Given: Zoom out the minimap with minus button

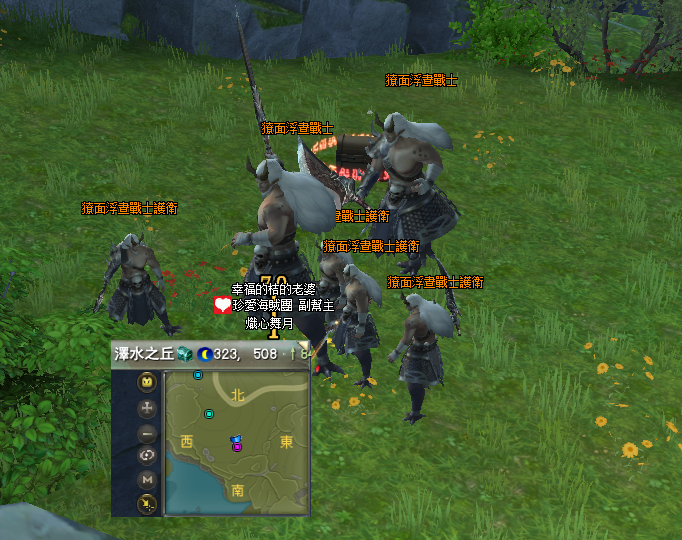Looking at the screenshot, I should [147, 433].
